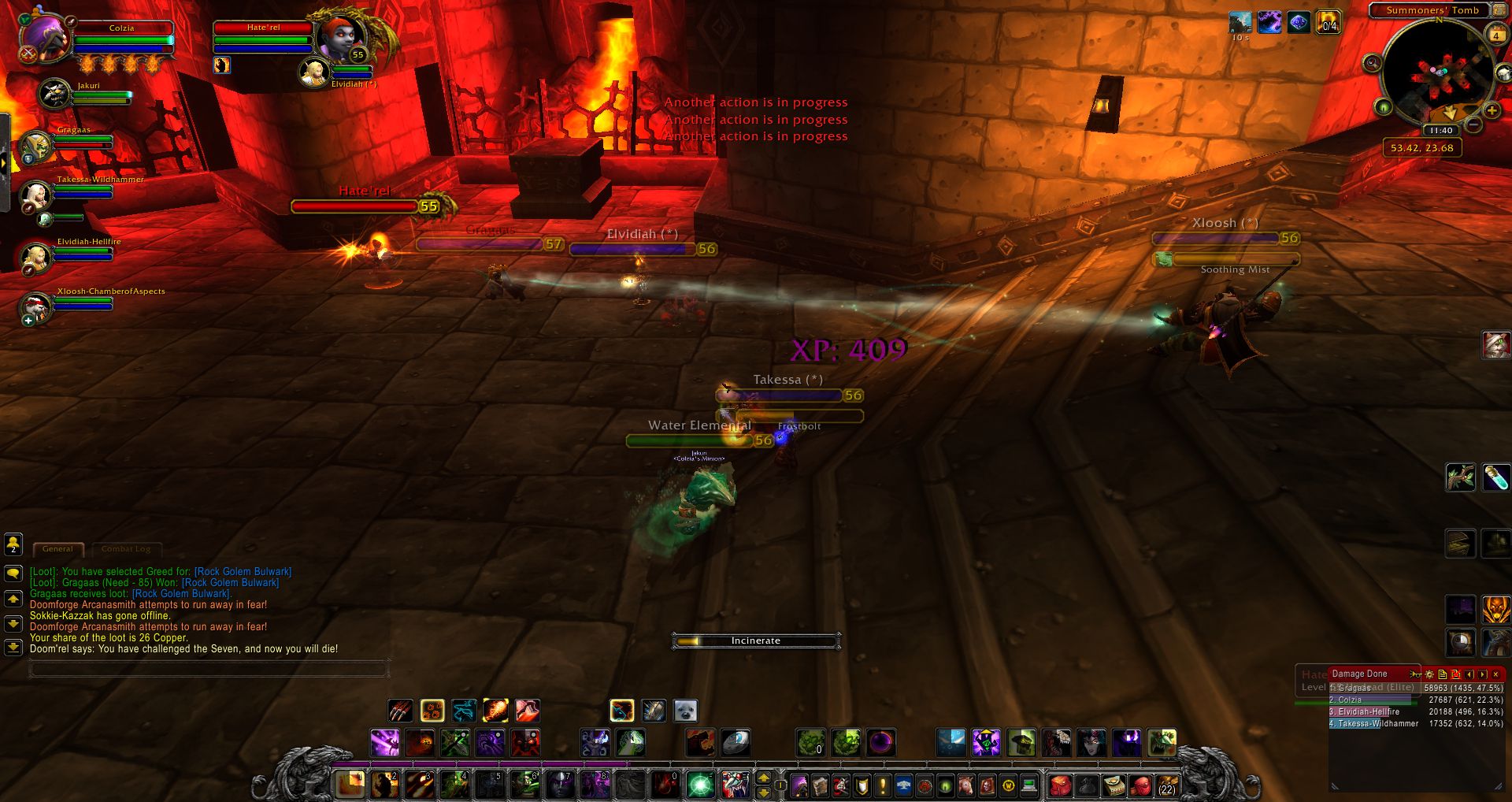The height and width of the screenshot is (802, 1512).
Task: Click the Rock Golem Bulwark loot link
Action: tap(243, 572)
